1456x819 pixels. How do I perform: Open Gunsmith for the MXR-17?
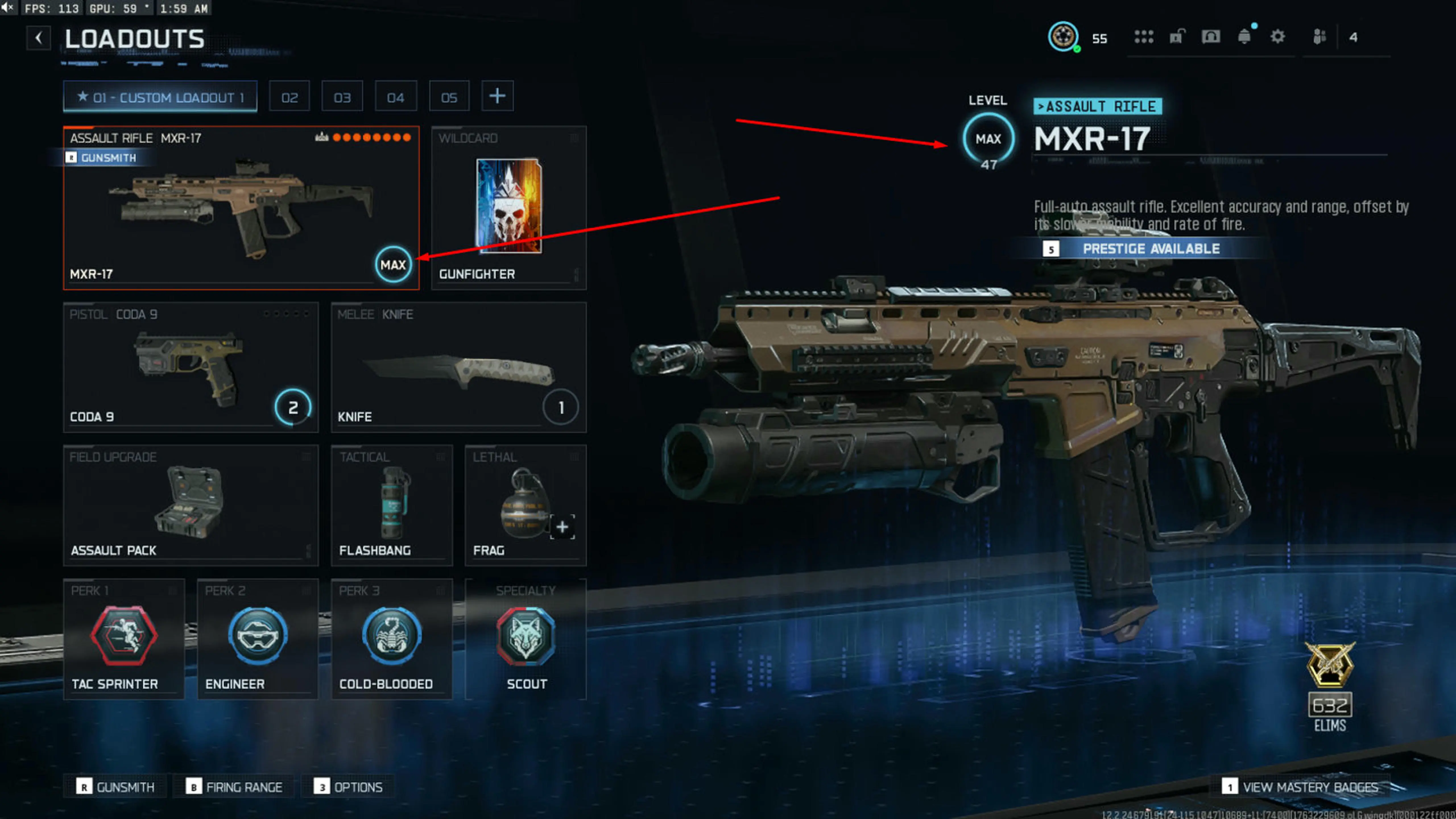point(102,158)
